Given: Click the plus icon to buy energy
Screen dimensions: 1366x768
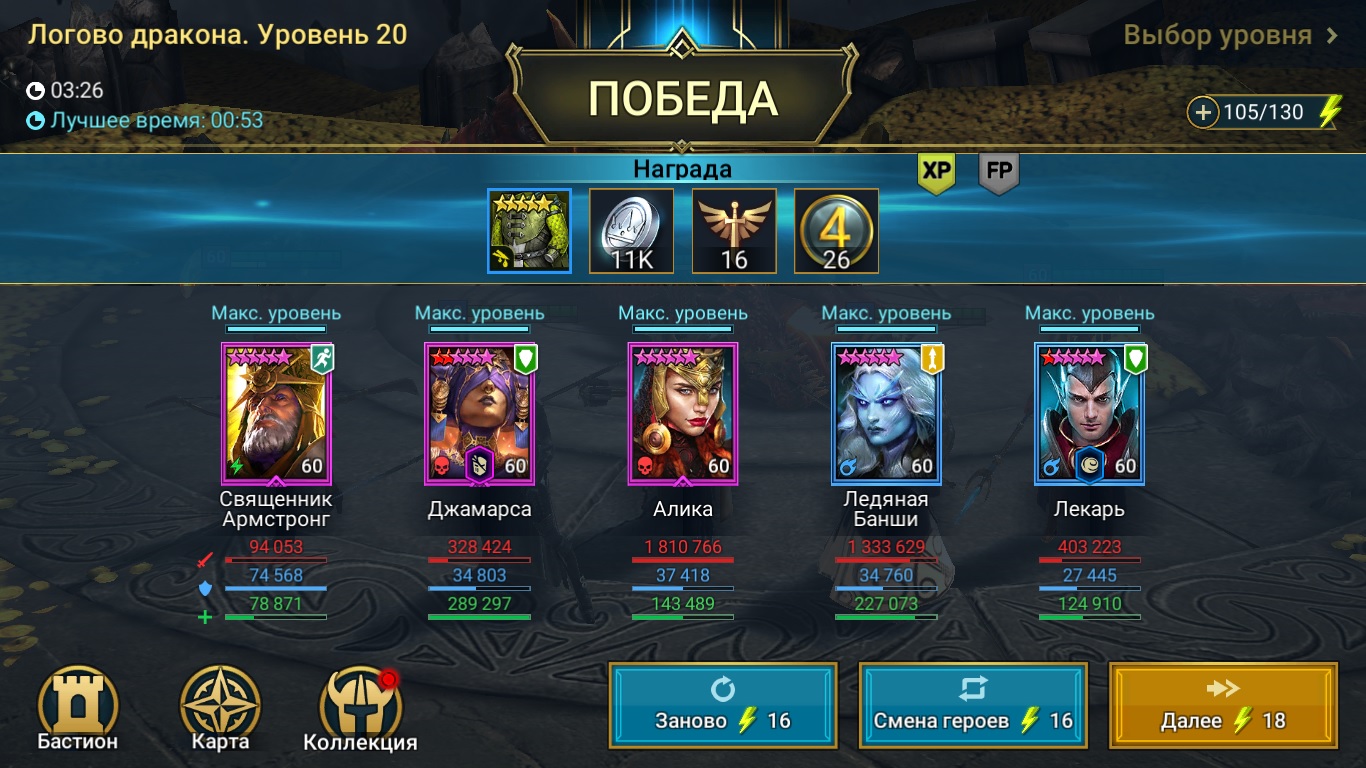Looking at the screenshot, I should 1202,112.
